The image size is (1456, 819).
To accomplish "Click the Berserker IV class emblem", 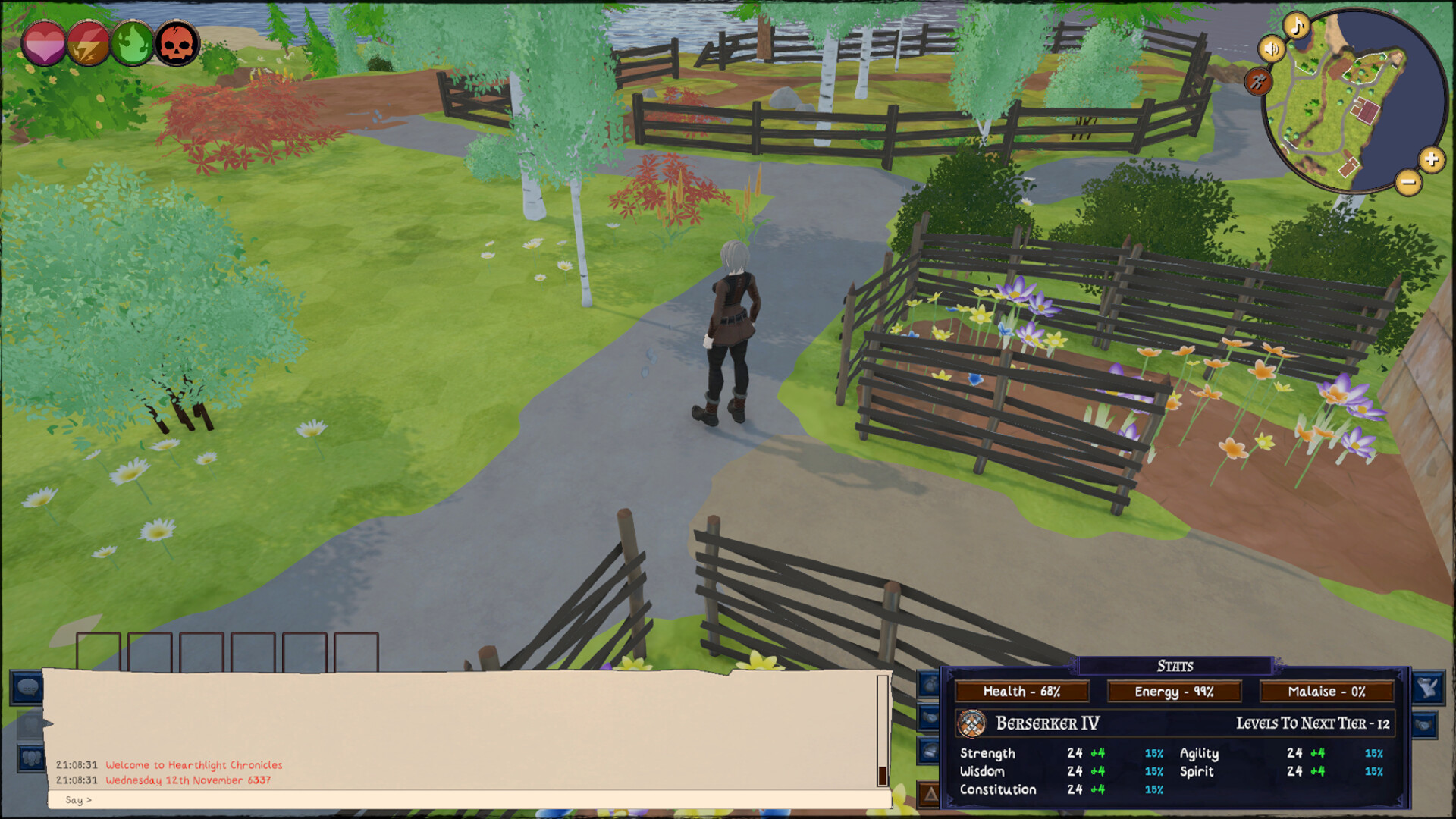I will pos(971,723).
